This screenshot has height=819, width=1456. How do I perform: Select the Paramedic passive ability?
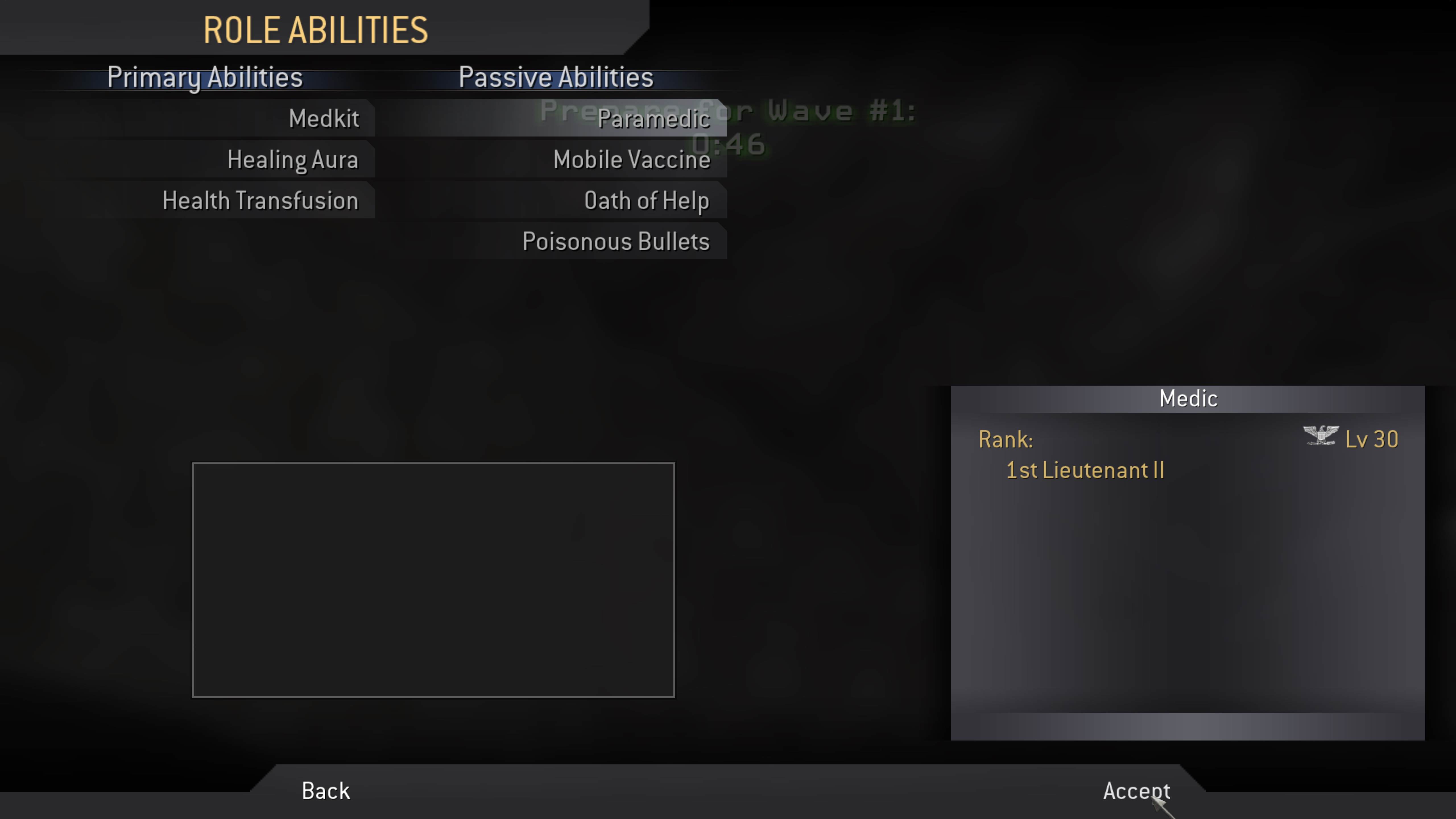point(655,119)
